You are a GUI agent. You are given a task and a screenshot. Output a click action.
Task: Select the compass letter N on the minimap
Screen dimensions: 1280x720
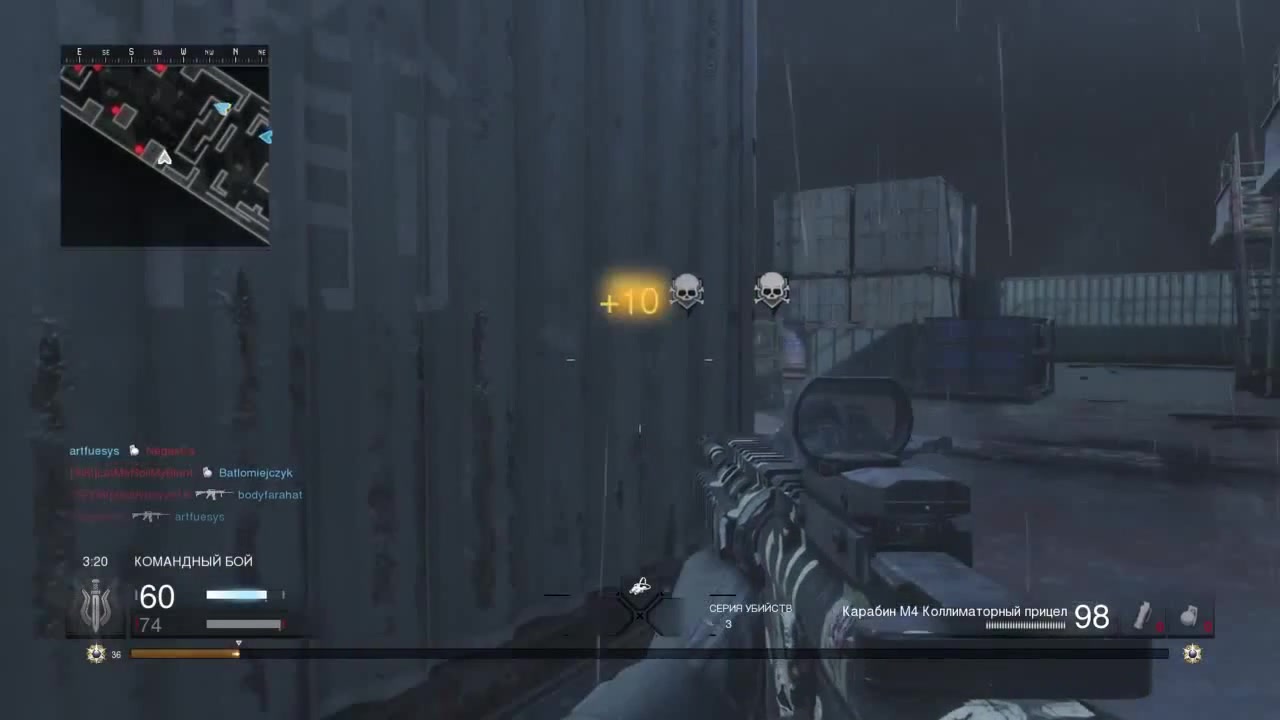click(x=234, y=50)
